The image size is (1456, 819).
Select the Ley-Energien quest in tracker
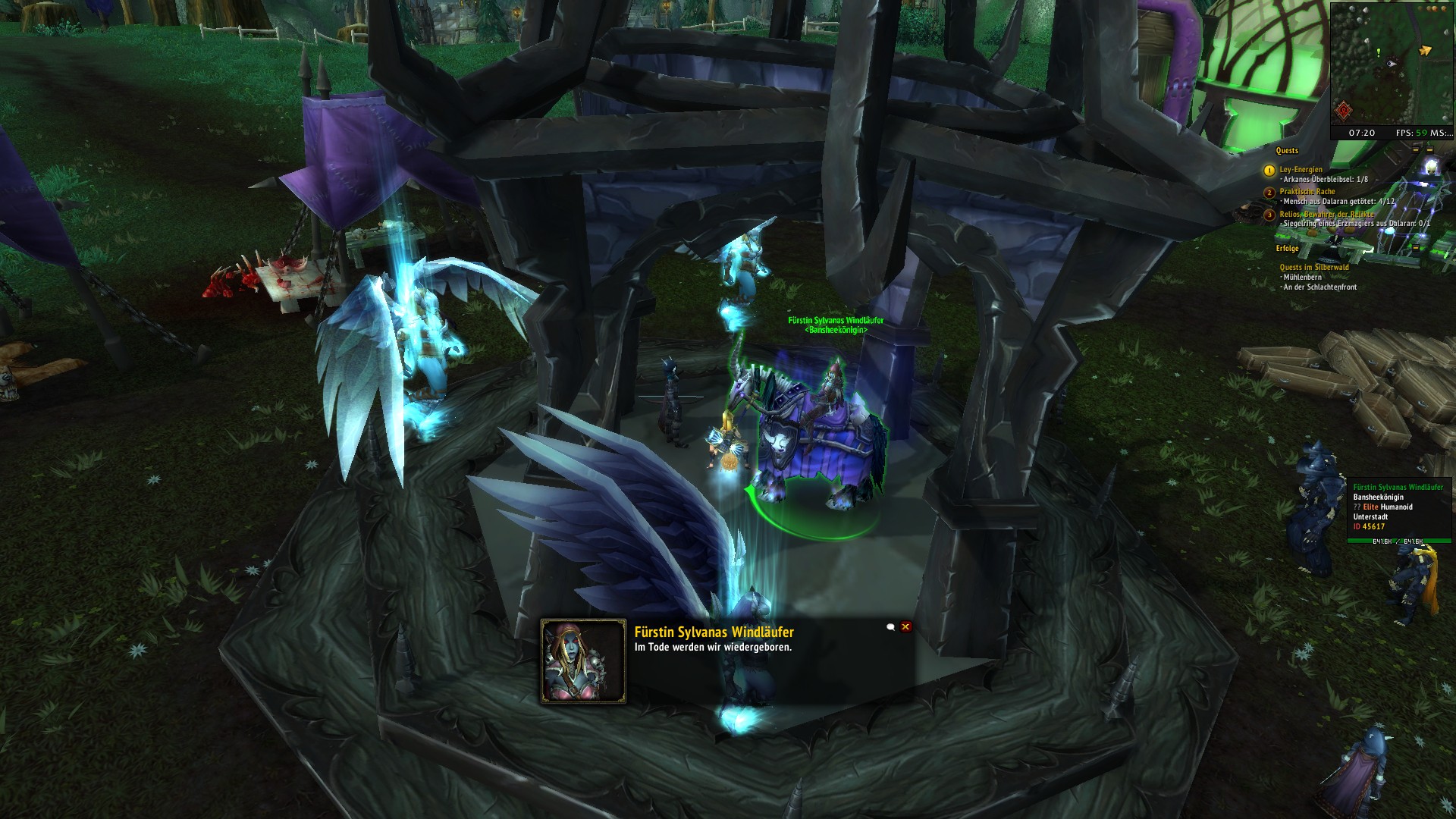[1301, 170]
